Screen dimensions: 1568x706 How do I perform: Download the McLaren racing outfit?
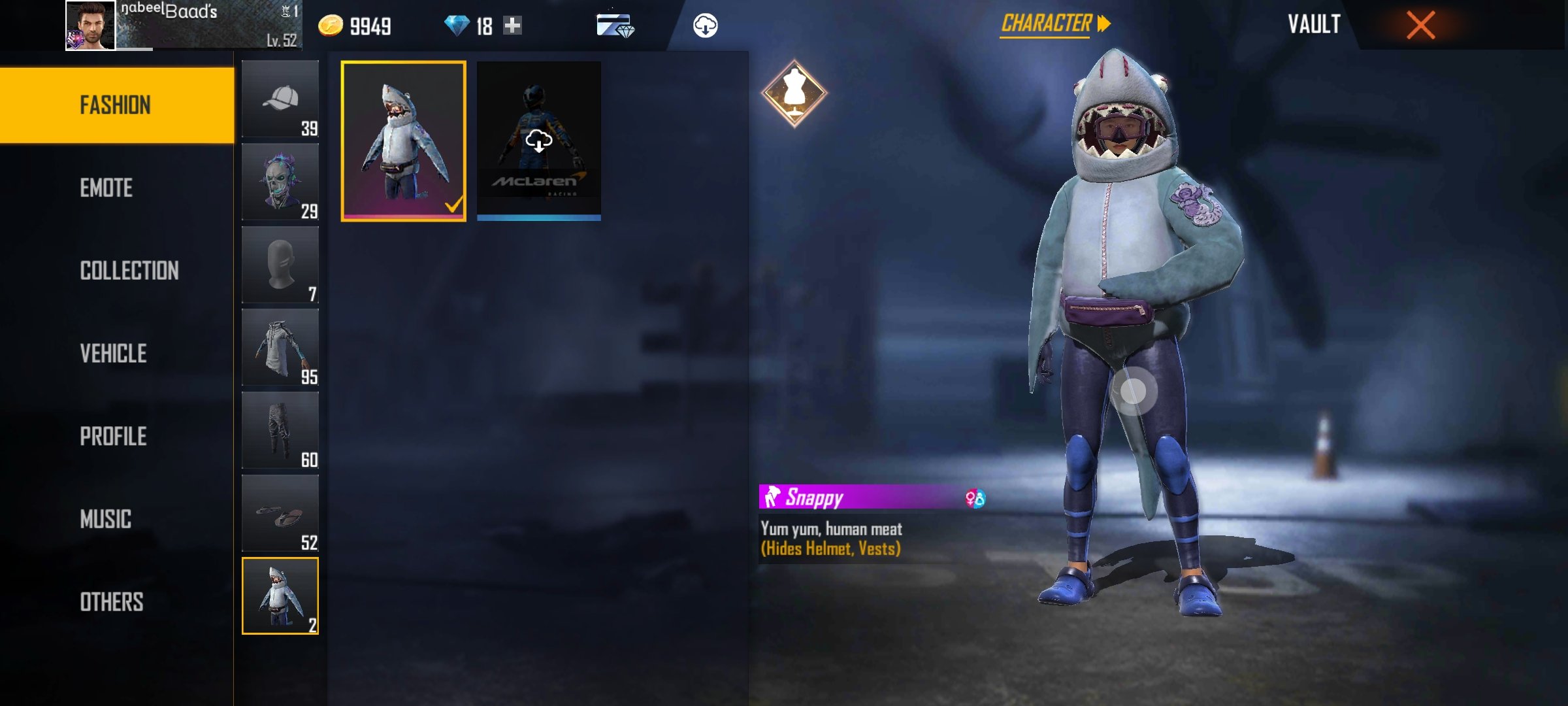539,141
